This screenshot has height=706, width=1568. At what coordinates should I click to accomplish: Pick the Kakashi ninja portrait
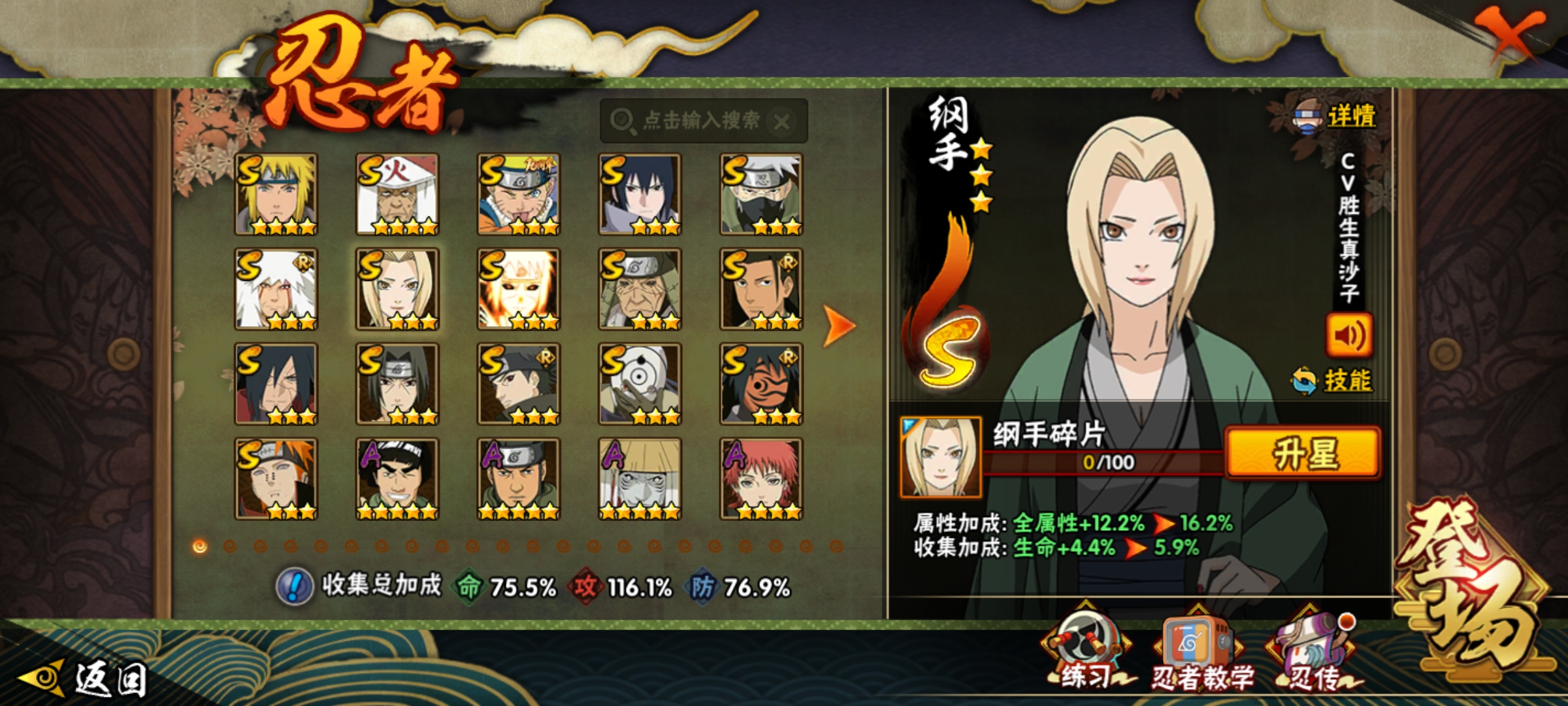coord(761,194)
